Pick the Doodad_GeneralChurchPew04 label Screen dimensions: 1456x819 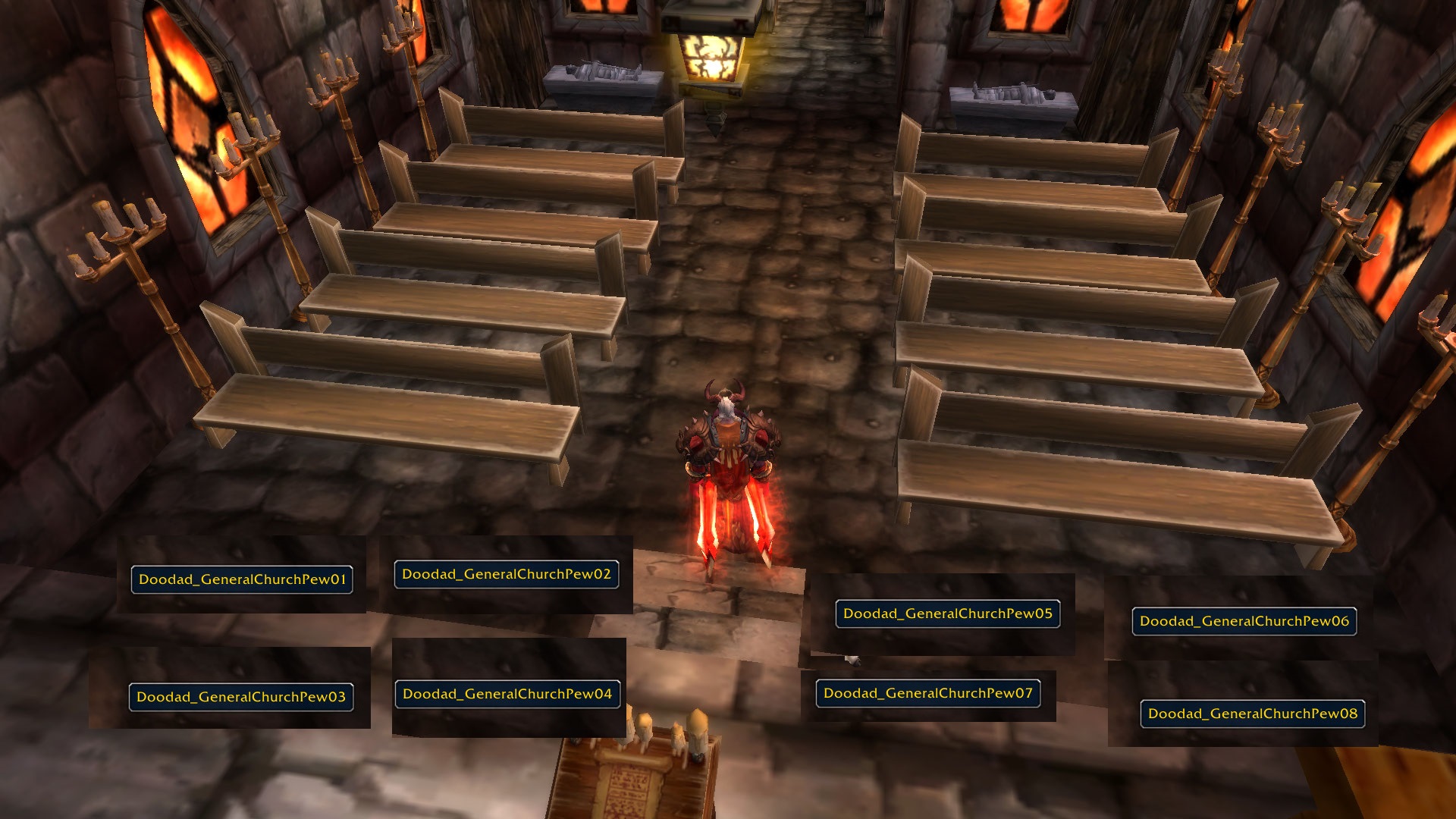507,694
